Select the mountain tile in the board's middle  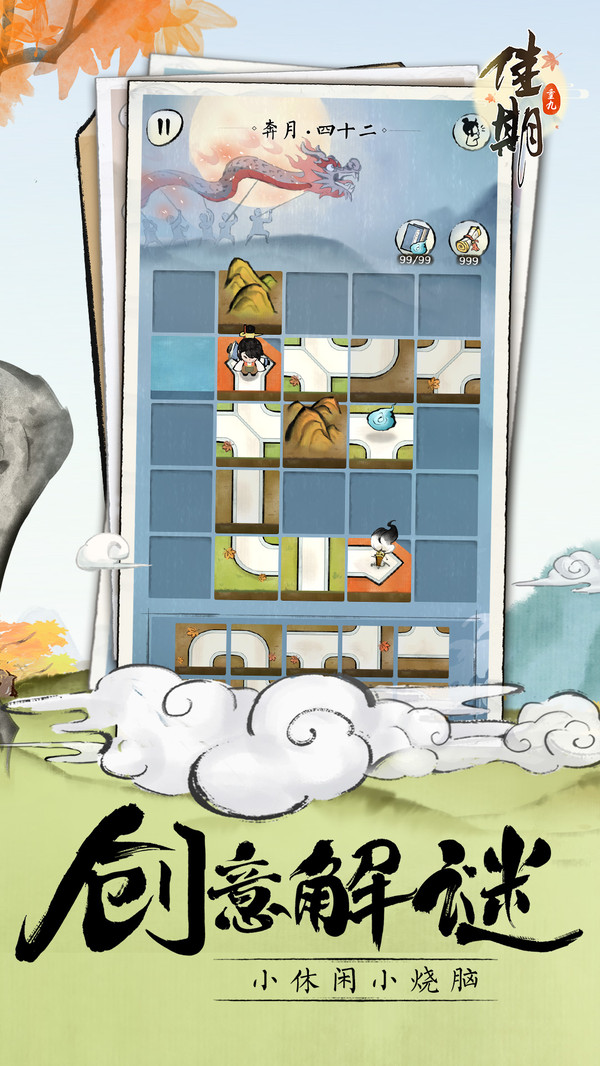coord(315,433)
